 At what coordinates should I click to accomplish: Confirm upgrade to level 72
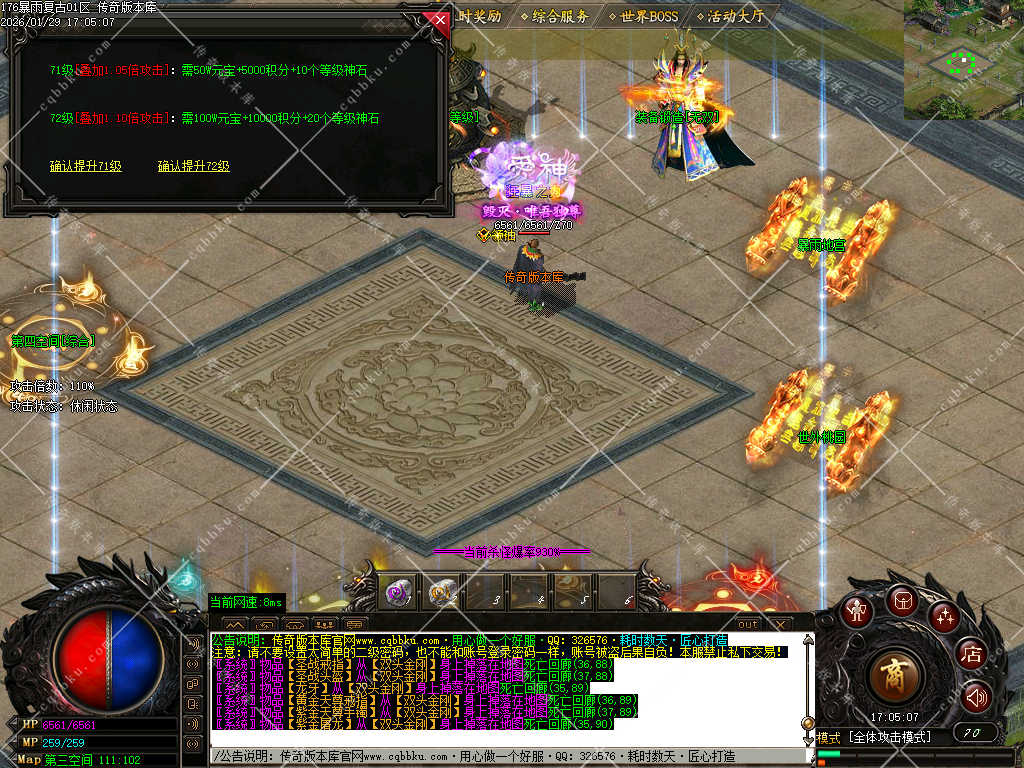pyautogui.click(x=193, y=166)
